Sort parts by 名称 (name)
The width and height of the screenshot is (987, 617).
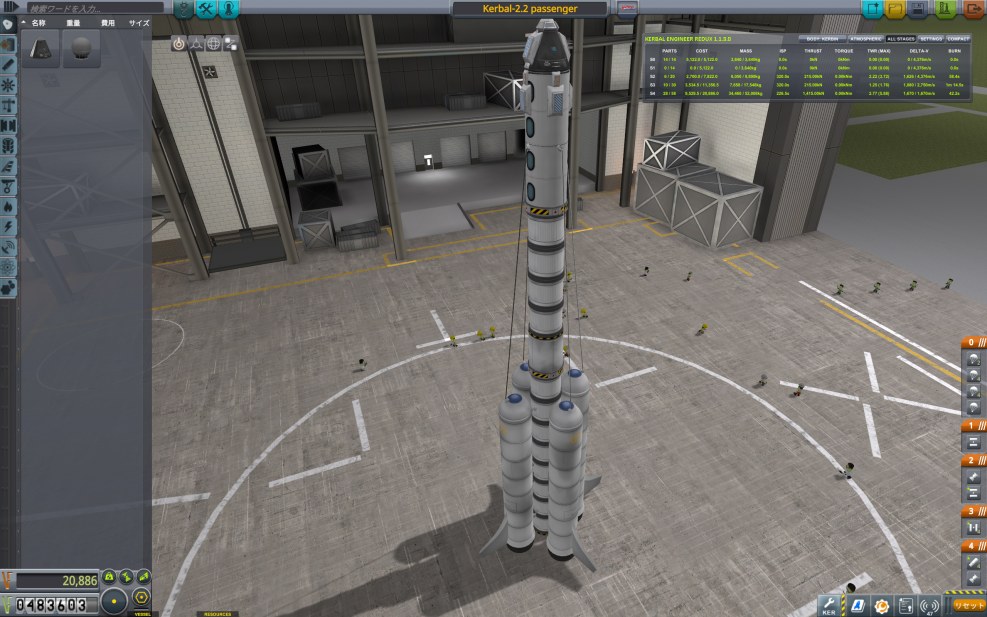click(x=38, y=22)
